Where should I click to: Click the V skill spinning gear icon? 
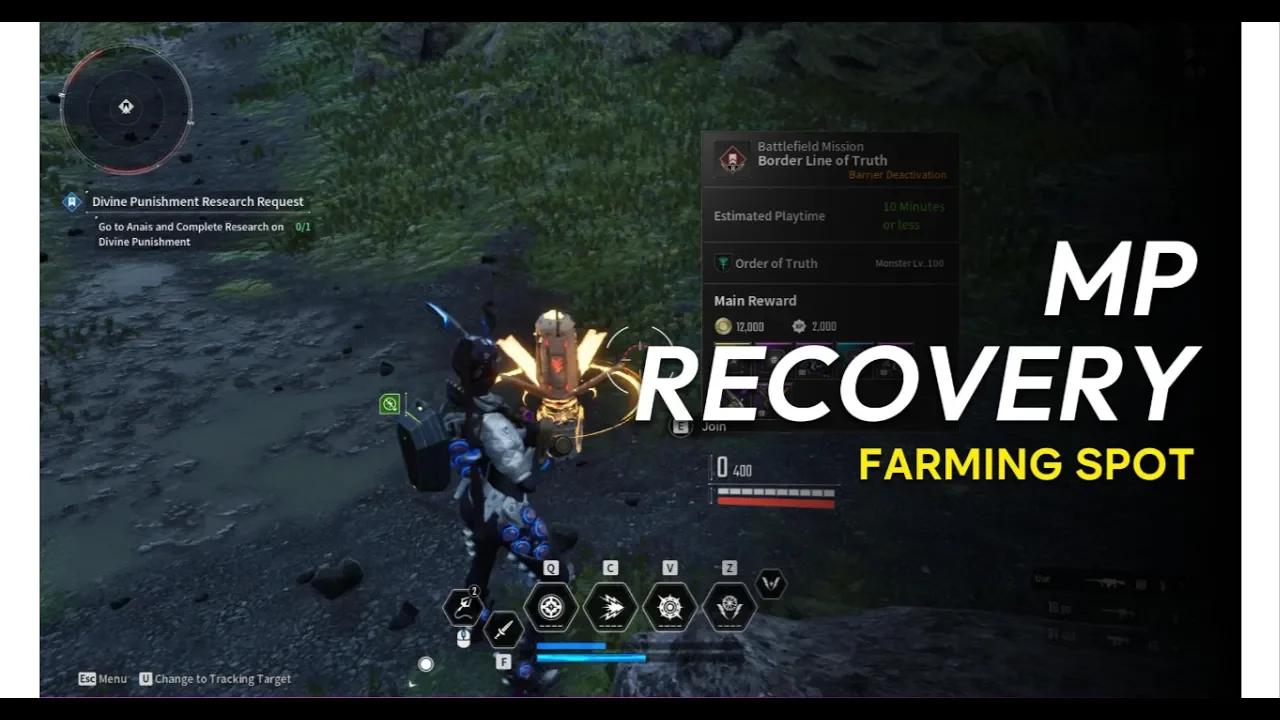(669, 606)
